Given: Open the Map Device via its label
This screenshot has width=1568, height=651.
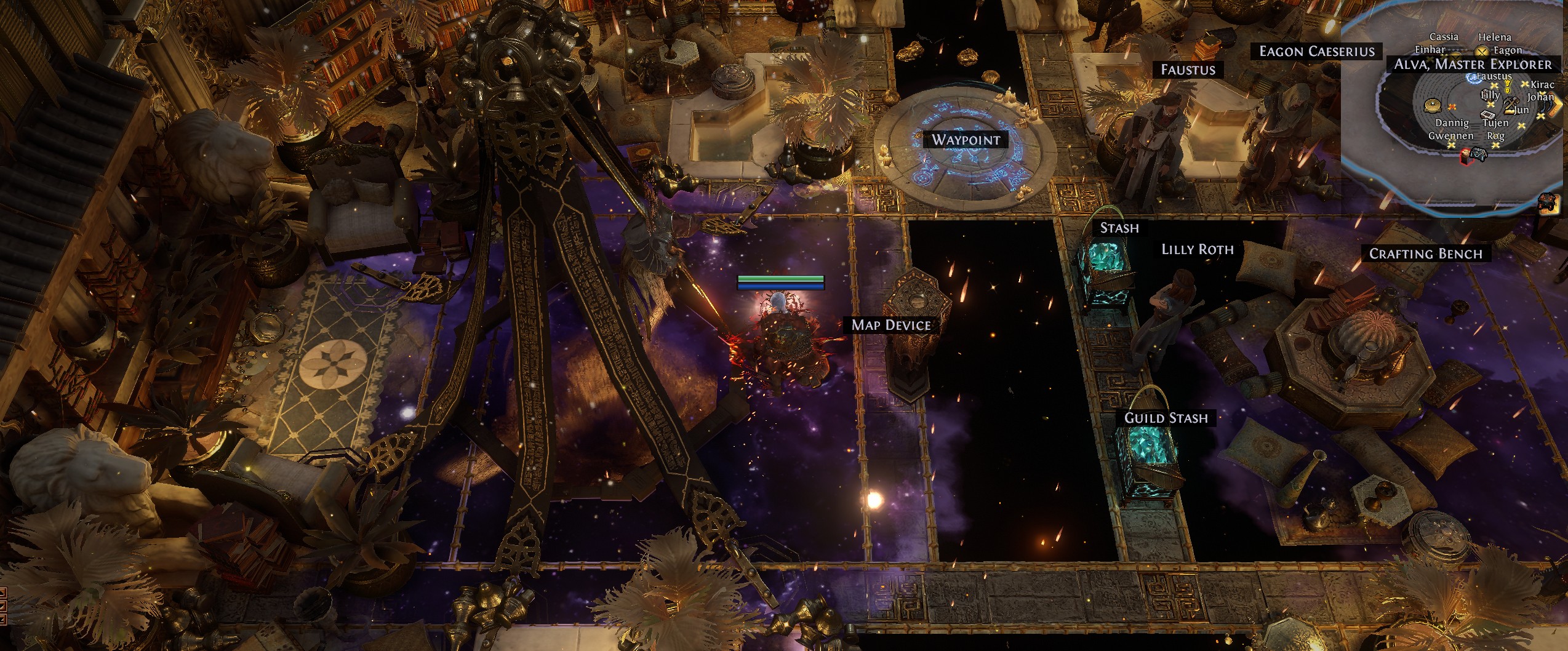Looking at the screenshot, I should click(x=890, y=325).
